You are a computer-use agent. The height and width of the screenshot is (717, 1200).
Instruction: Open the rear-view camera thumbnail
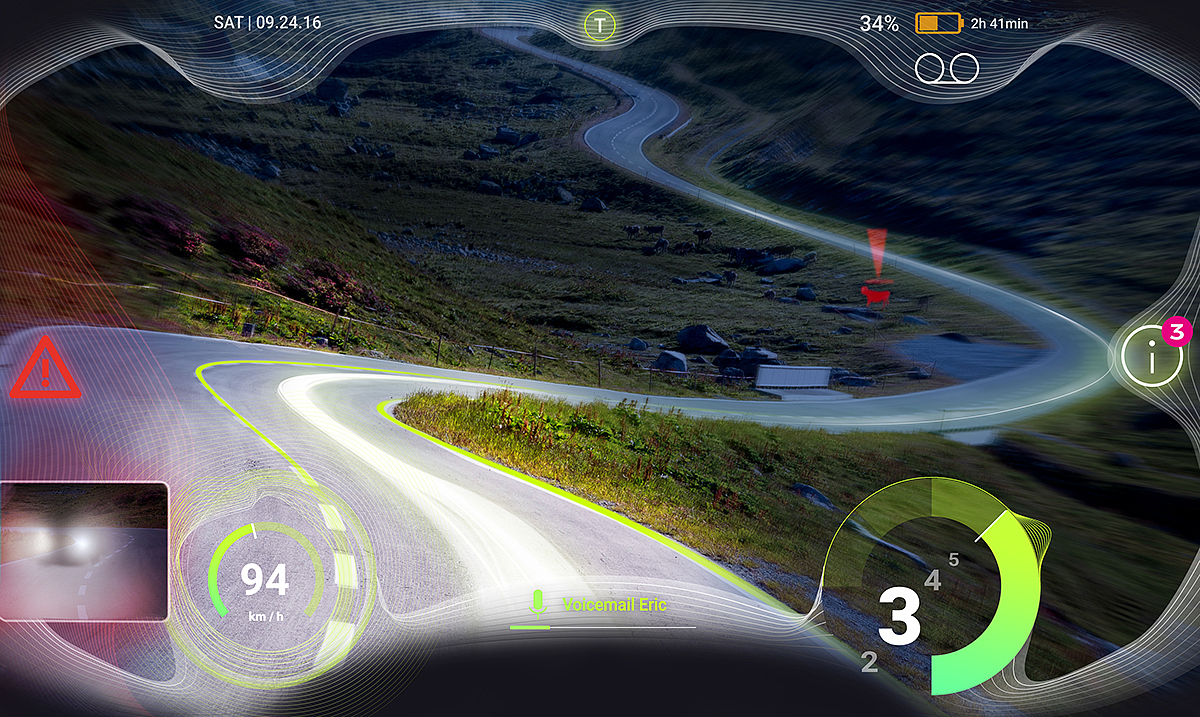84,551
